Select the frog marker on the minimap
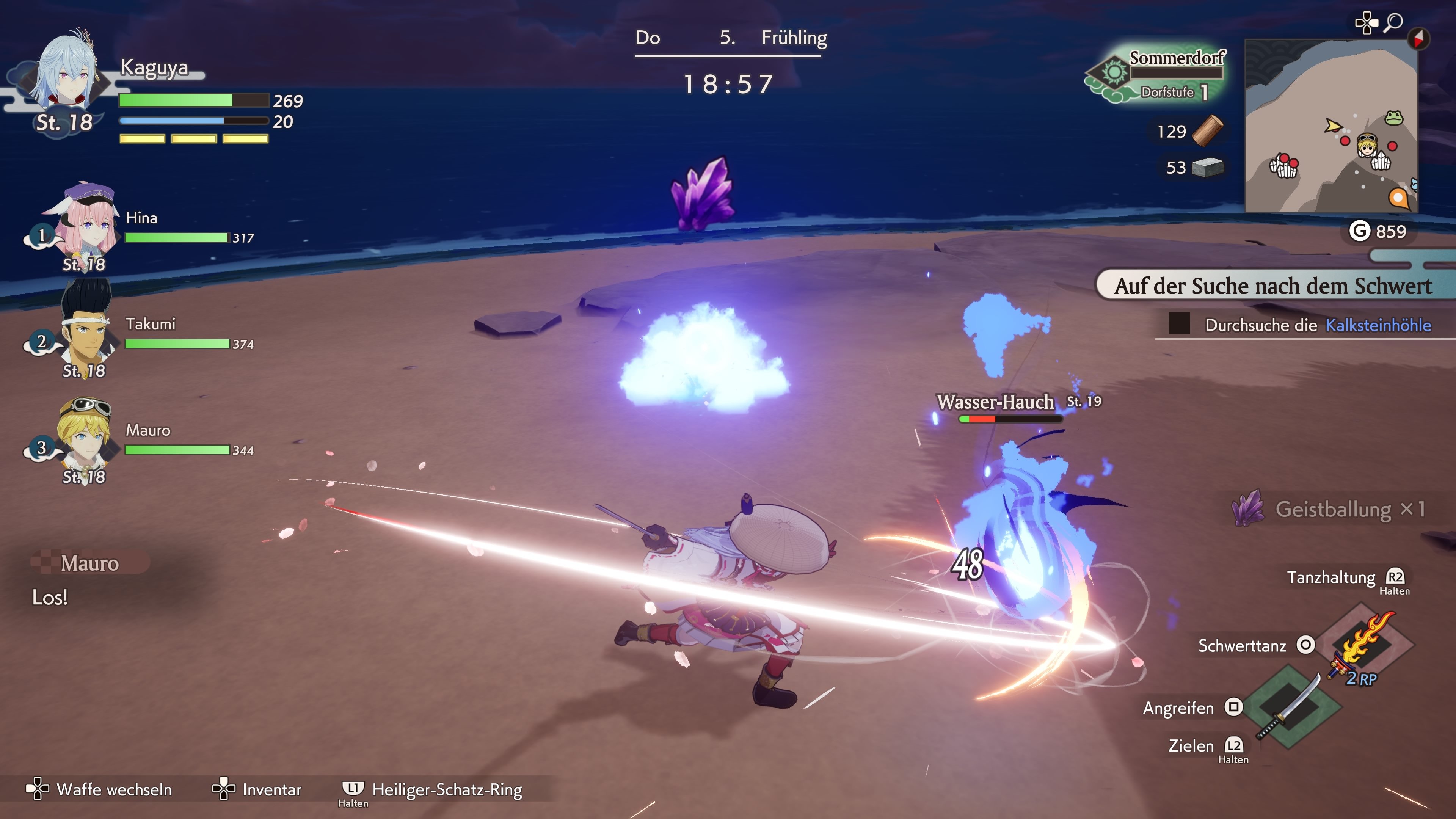The width and height of the screenshot is (1456, 819). 1394,118
